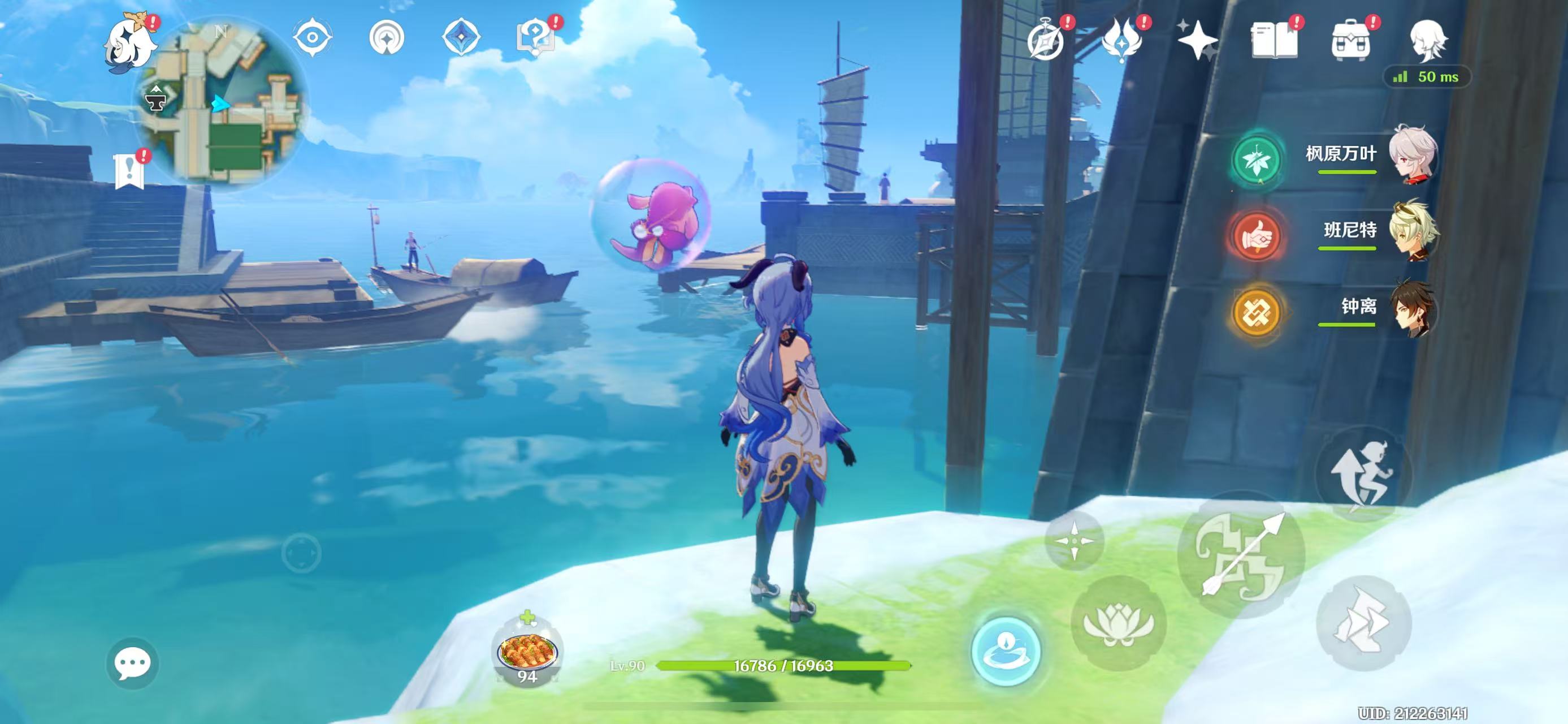
Task: Open the adventurer compass icon
Action: point(1046,40)
